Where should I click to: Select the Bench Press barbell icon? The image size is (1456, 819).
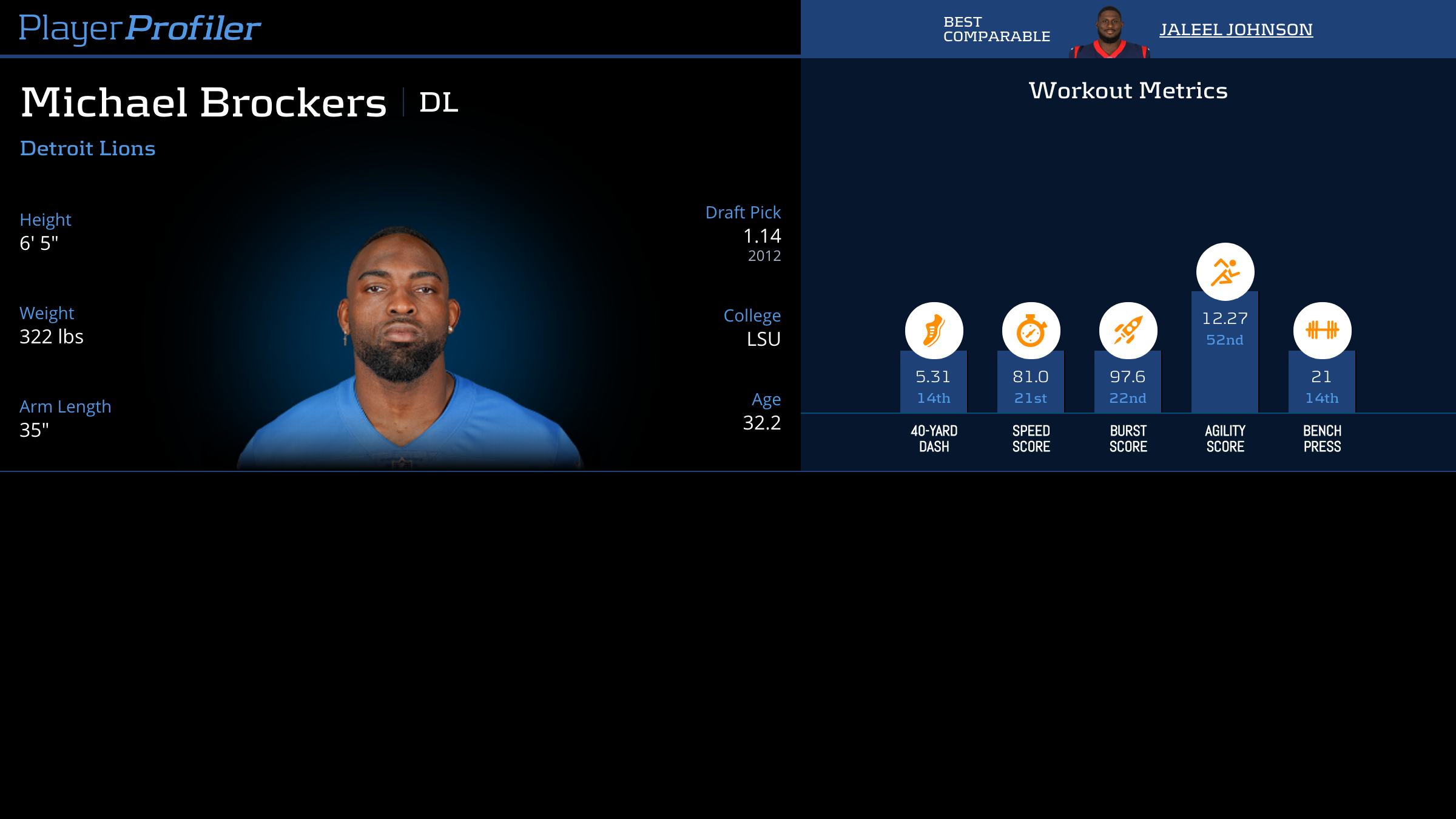[x=1322, y=331]
